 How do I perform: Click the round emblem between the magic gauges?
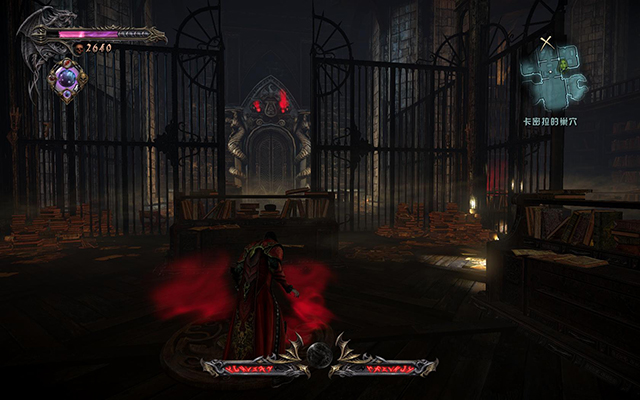tap(320, 355)
